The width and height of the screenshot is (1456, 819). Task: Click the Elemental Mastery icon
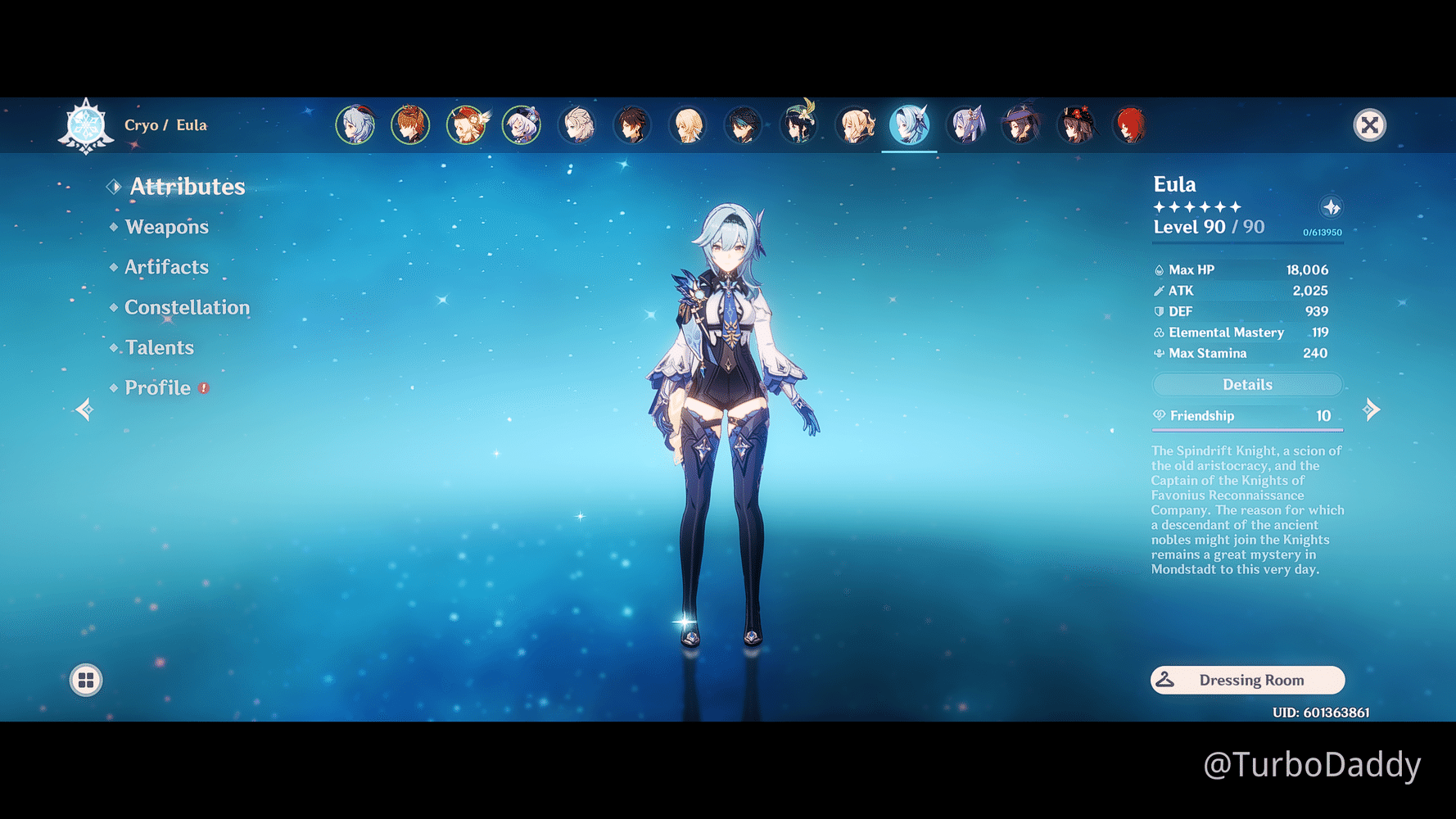(x=1158, y=333)
